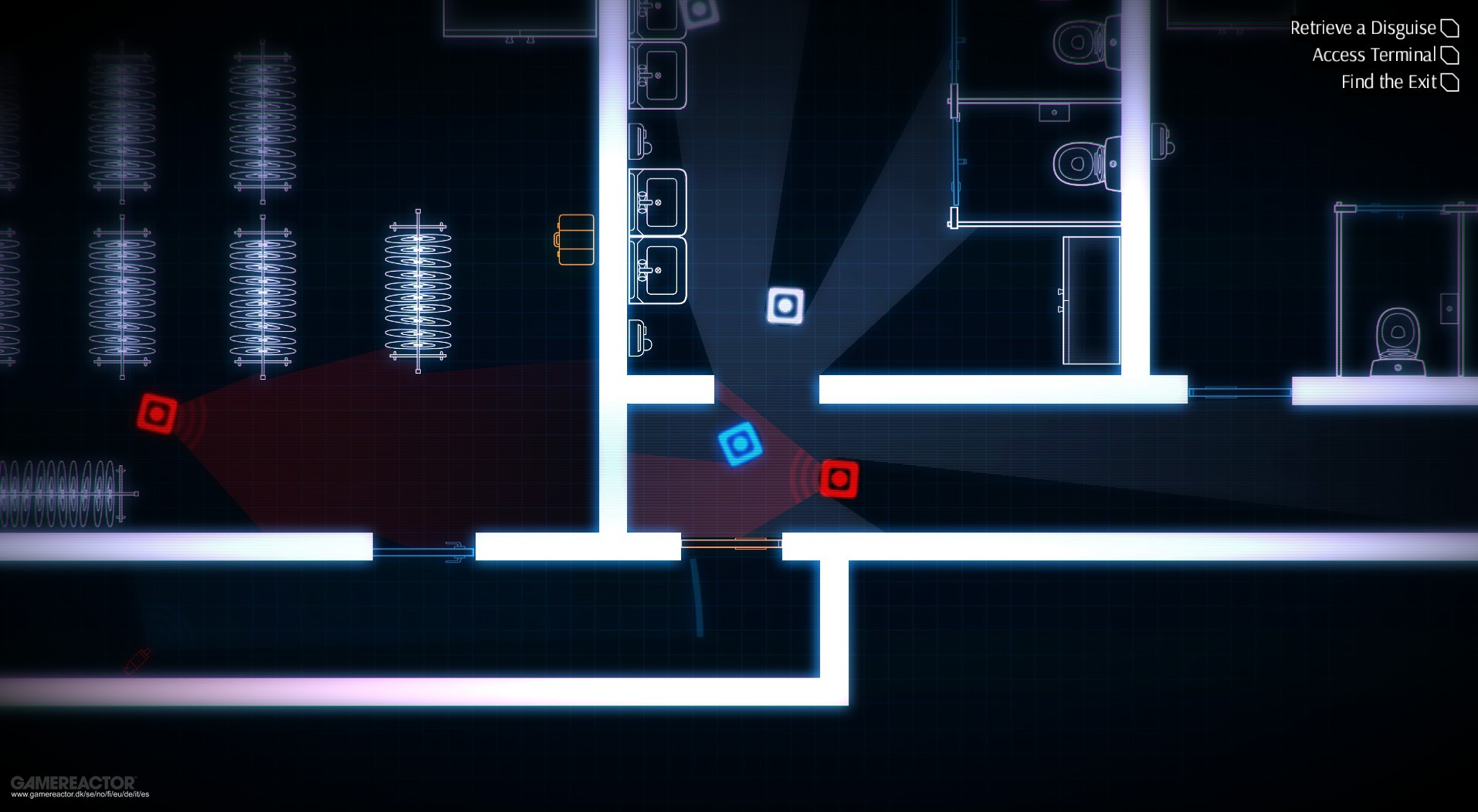Viewport: 1478px width, 812px height.
Task: Check the "Find the Exit" objective box
Action: (x=1449, y=81)
